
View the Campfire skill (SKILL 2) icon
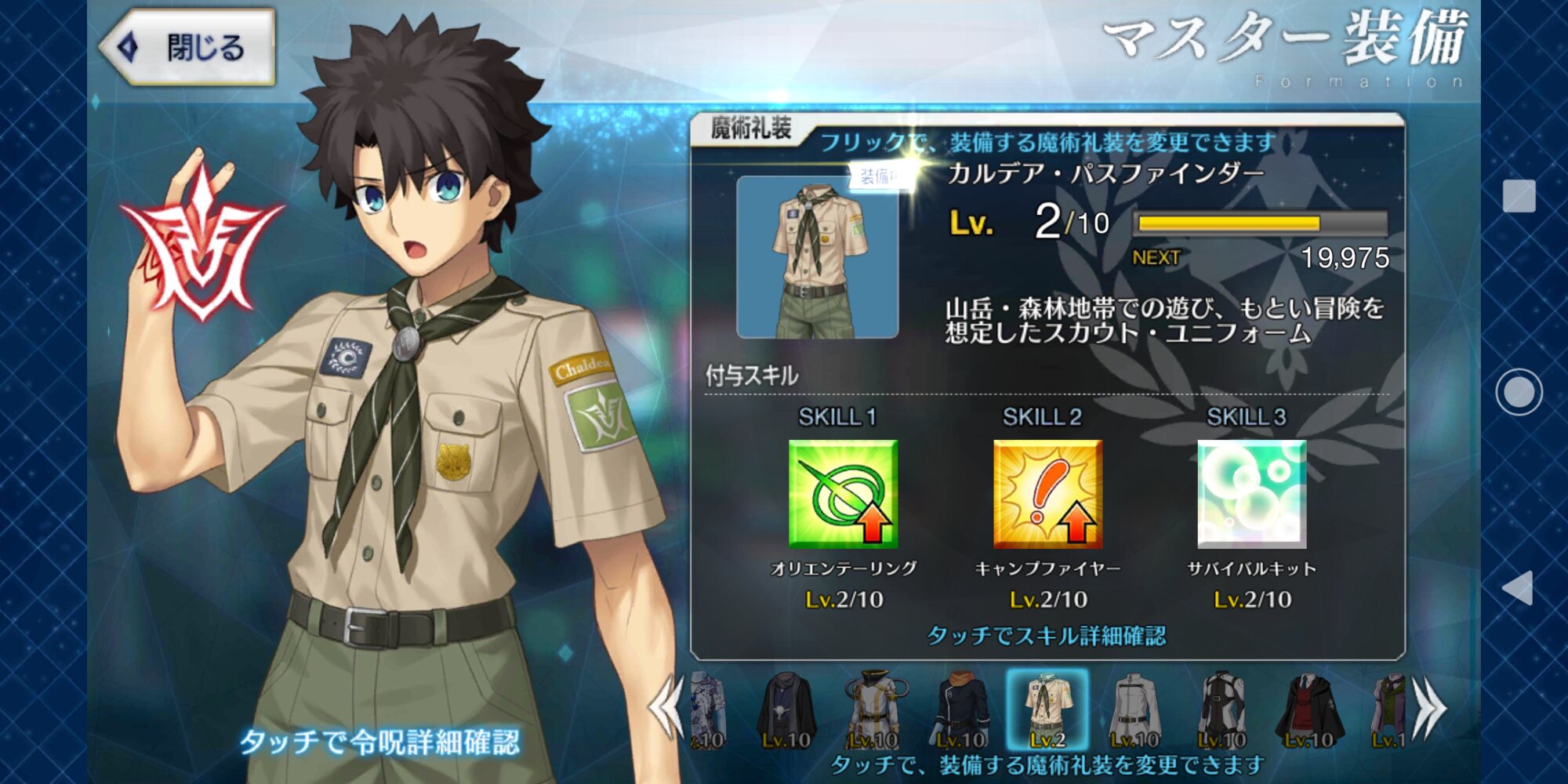[1047, 494]
